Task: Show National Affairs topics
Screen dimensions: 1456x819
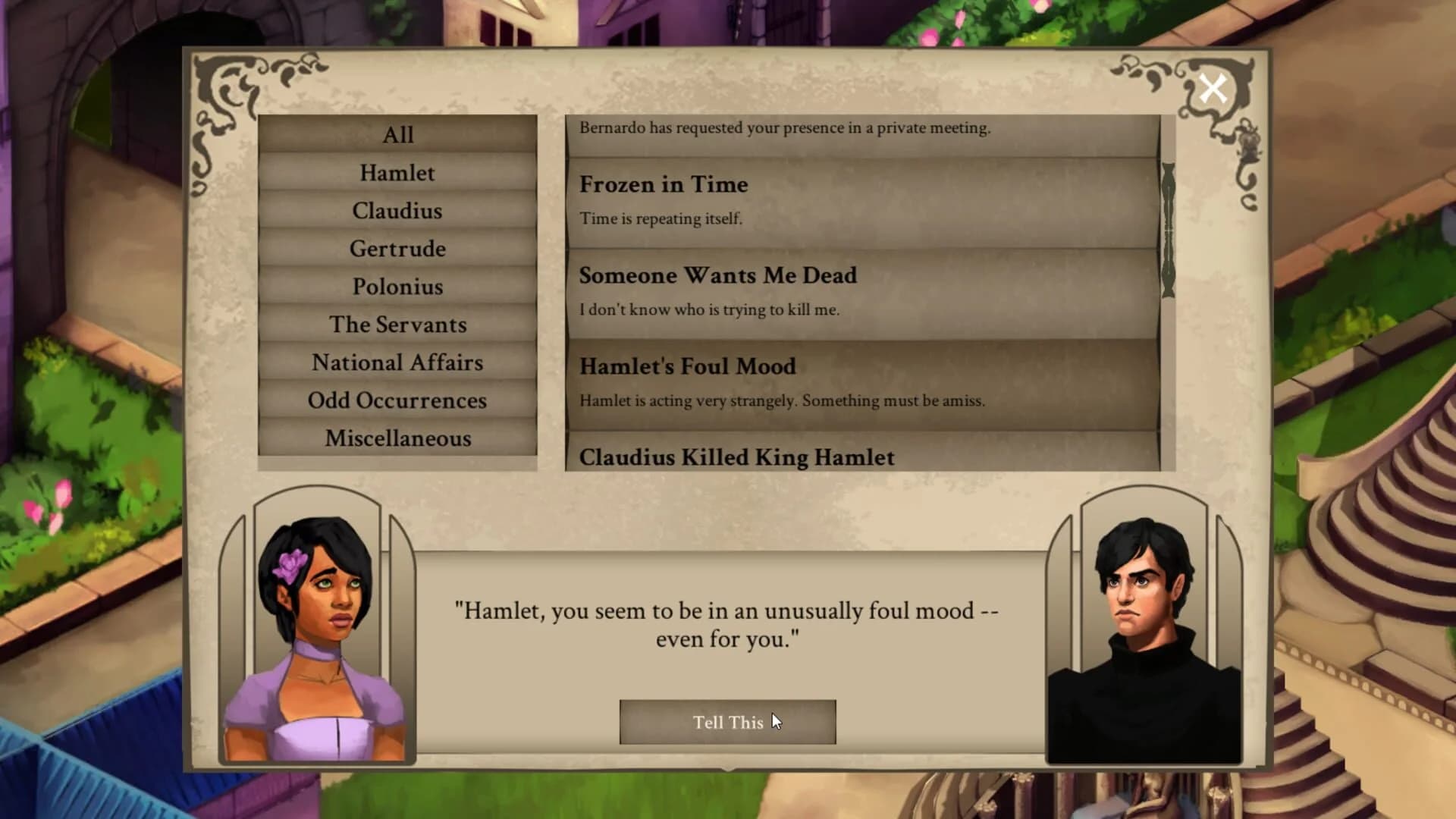Action: (x=397, y=362)
